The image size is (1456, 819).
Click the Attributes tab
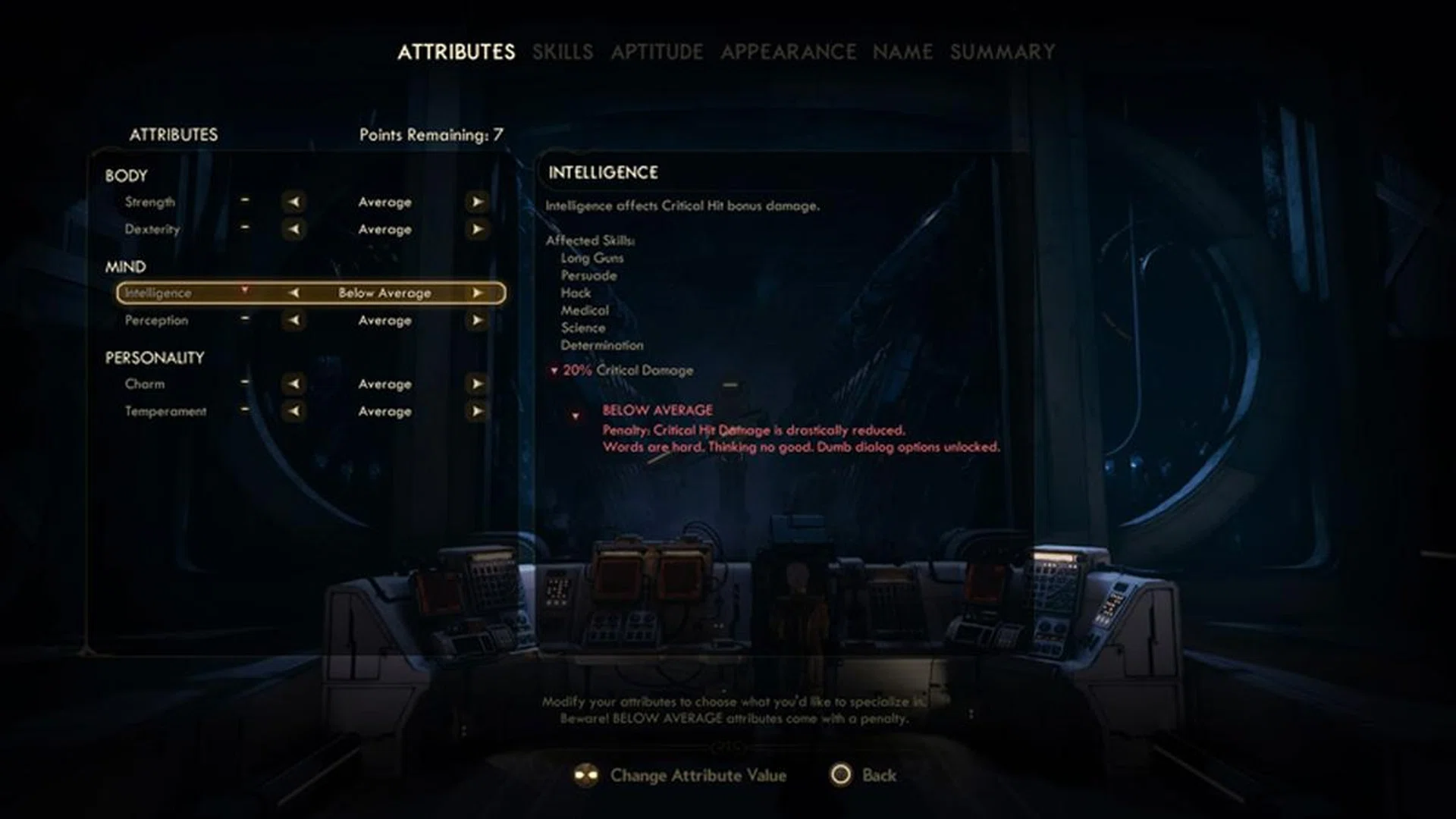pos(456,52)
